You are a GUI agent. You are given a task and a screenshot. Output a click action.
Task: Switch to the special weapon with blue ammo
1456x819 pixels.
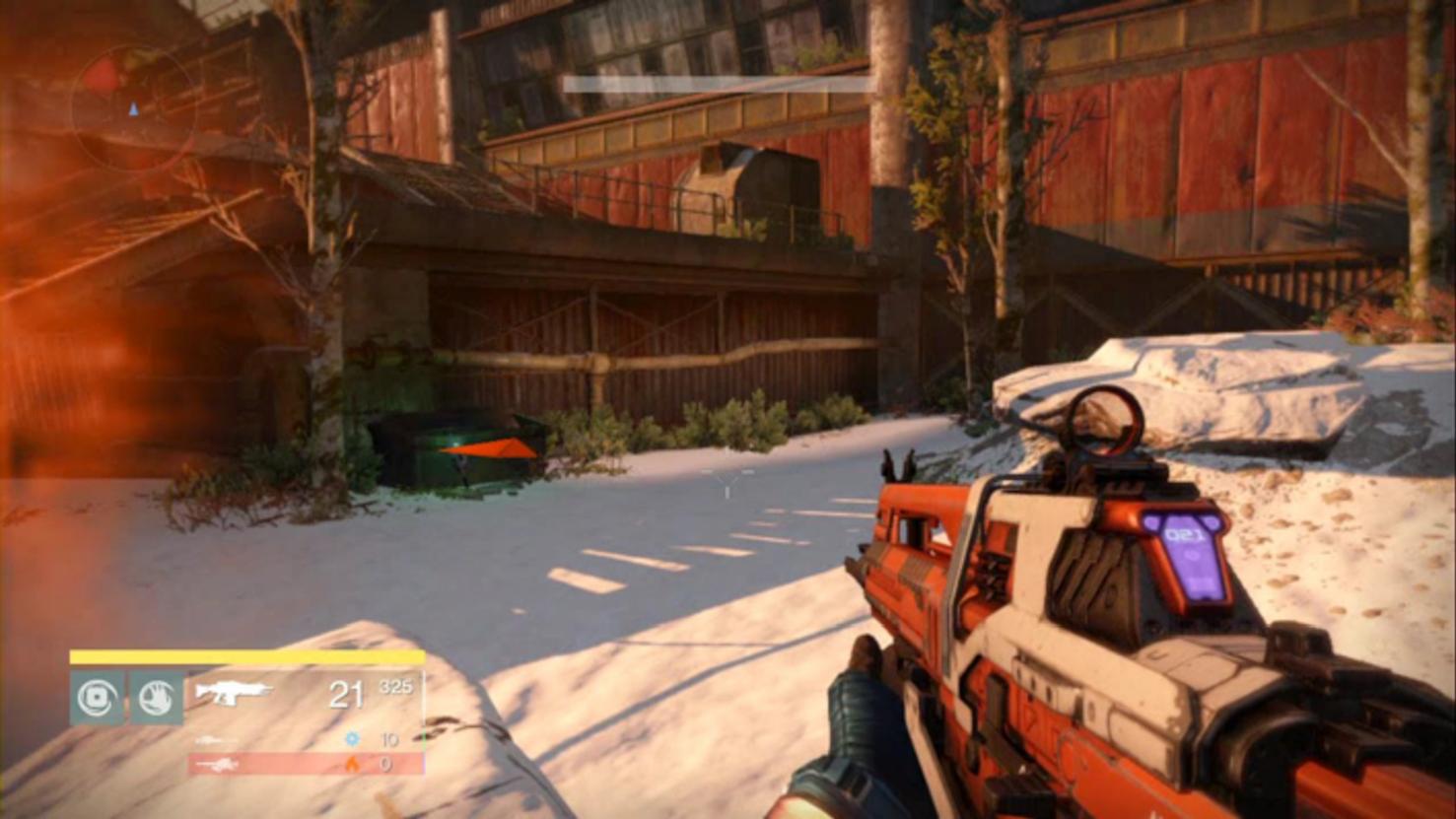(x=215, y=739)
